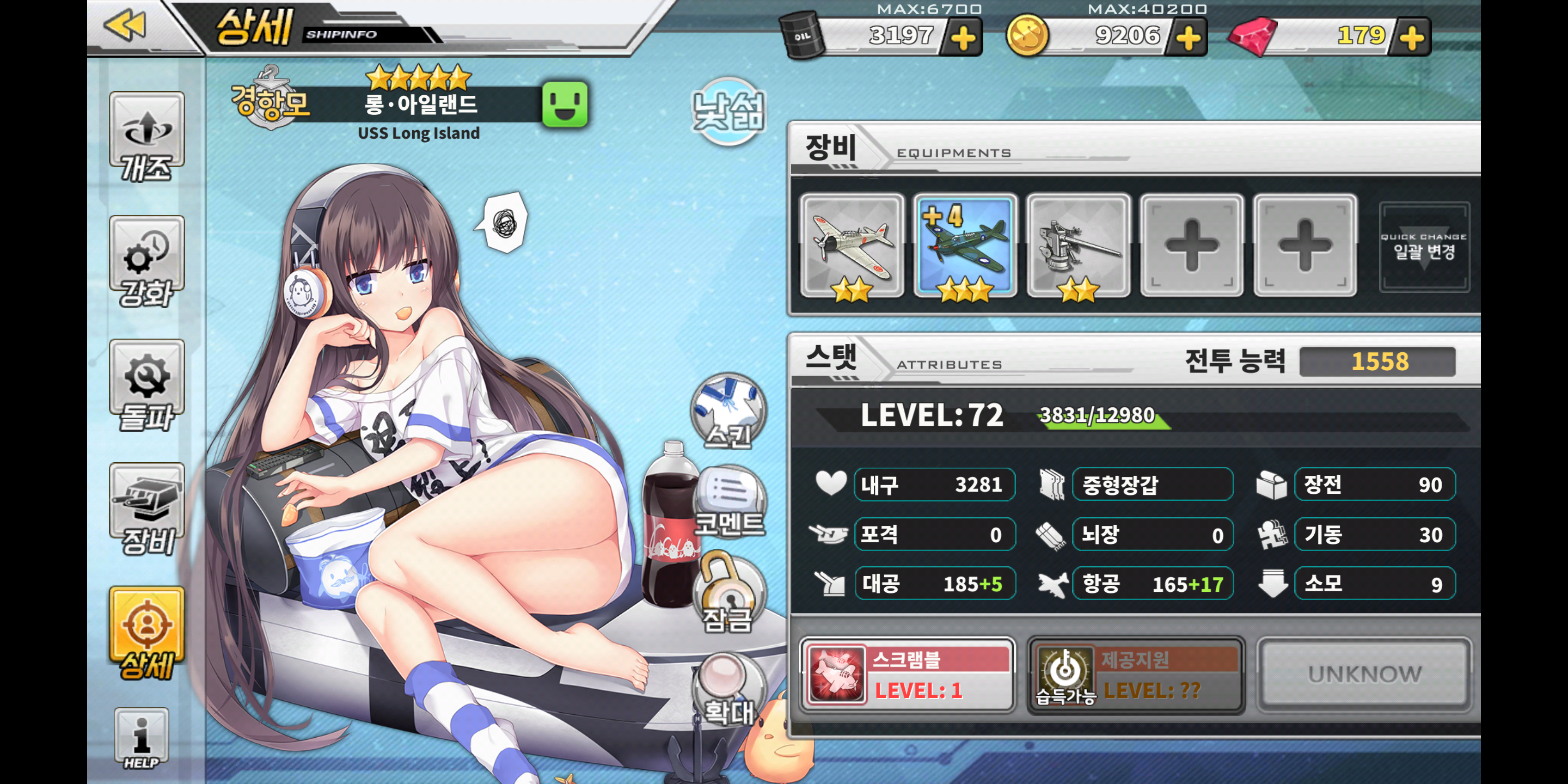Open the 스킨 skin button
This screenshot has height=784, width=1568.
pyautogui.click(x=728, y=412)
